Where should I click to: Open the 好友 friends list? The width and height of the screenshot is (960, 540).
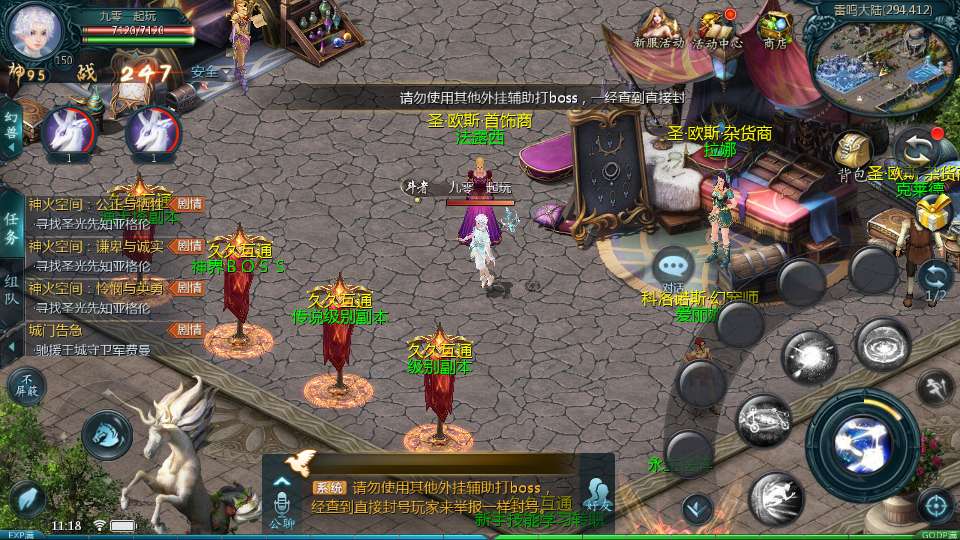[x=598, y=494]
